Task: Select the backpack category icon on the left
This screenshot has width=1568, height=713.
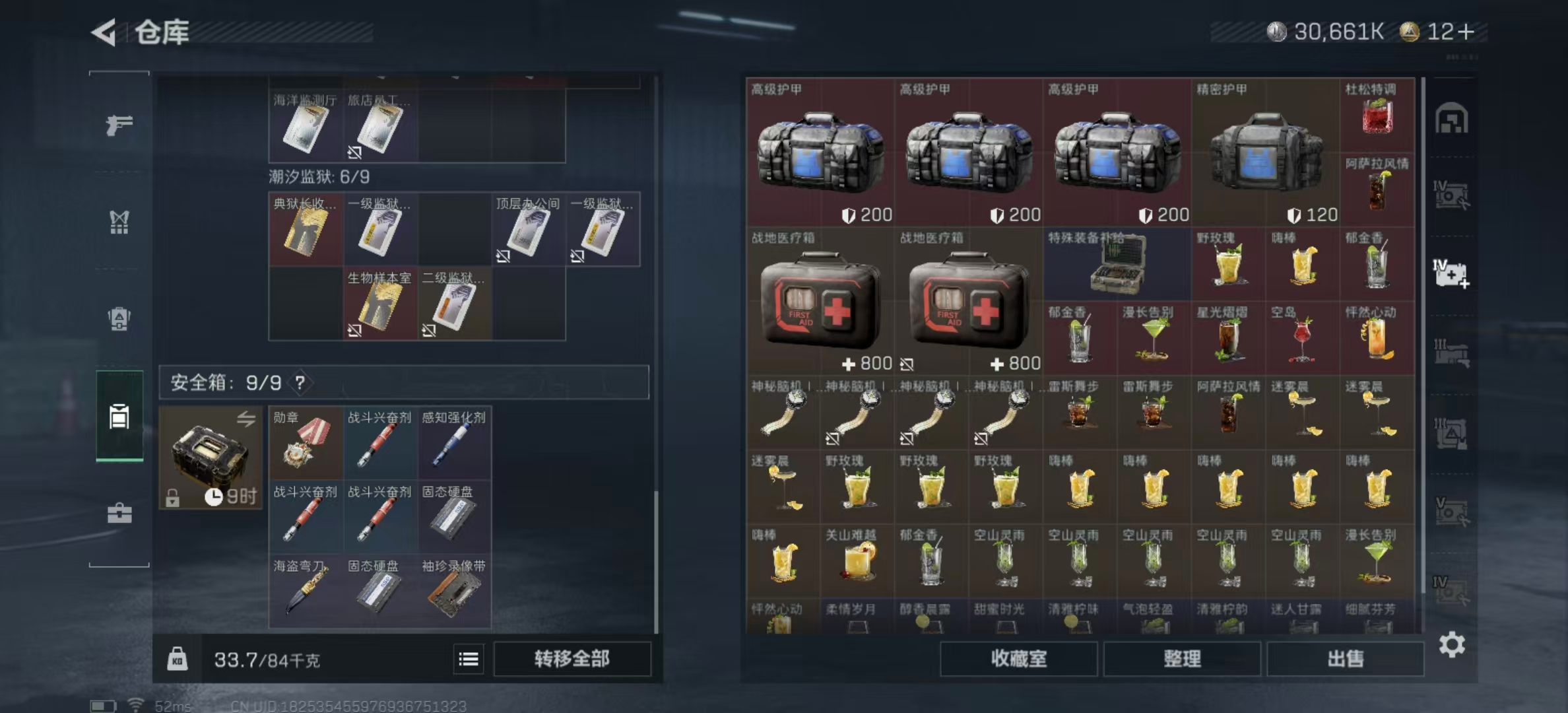Action: pyautogui.click(x=119, y=319)
